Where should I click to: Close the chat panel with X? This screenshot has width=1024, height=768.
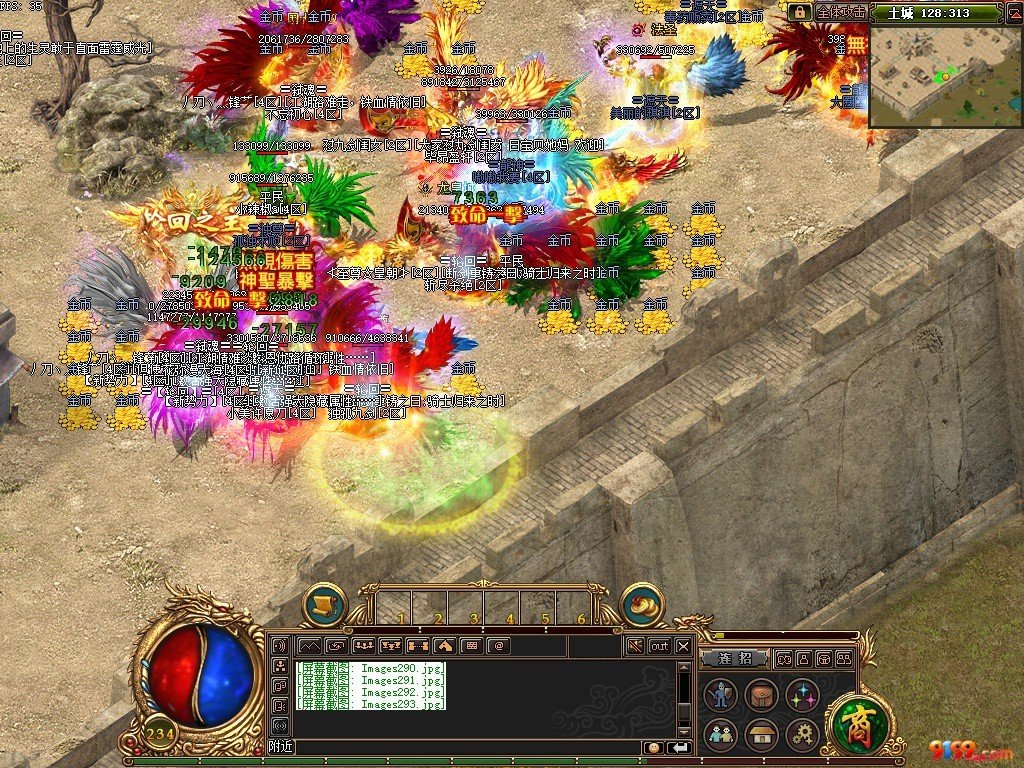coord(683,646)
